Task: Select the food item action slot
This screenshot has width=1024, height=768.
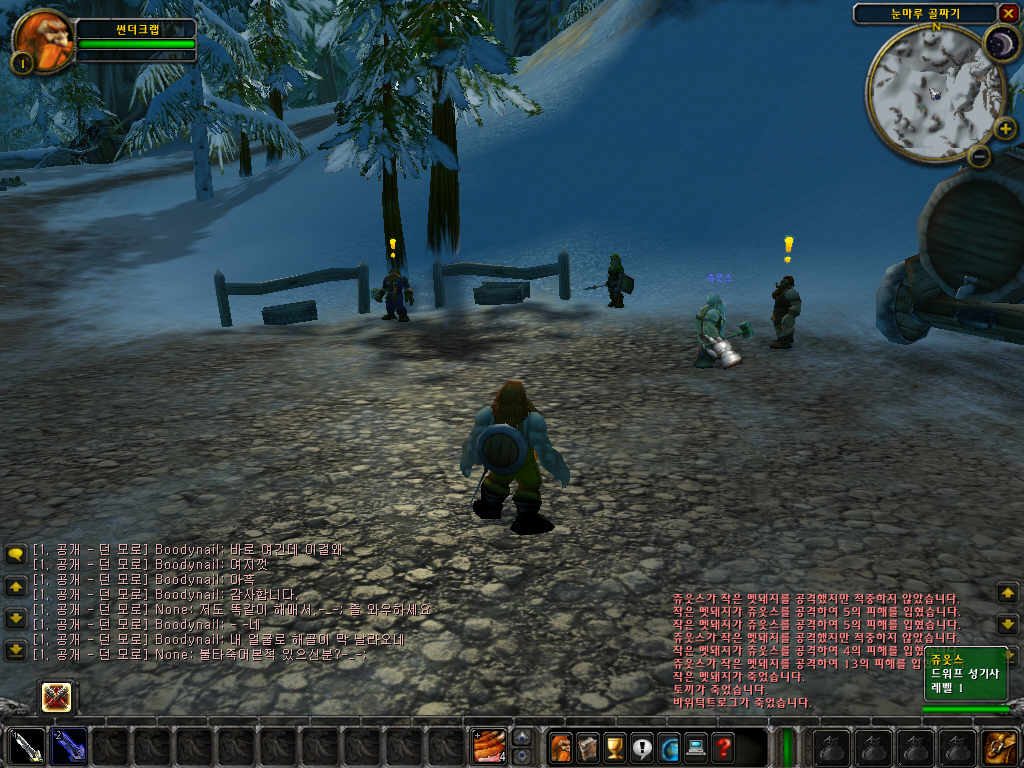Action: click(x=489, y=747)
